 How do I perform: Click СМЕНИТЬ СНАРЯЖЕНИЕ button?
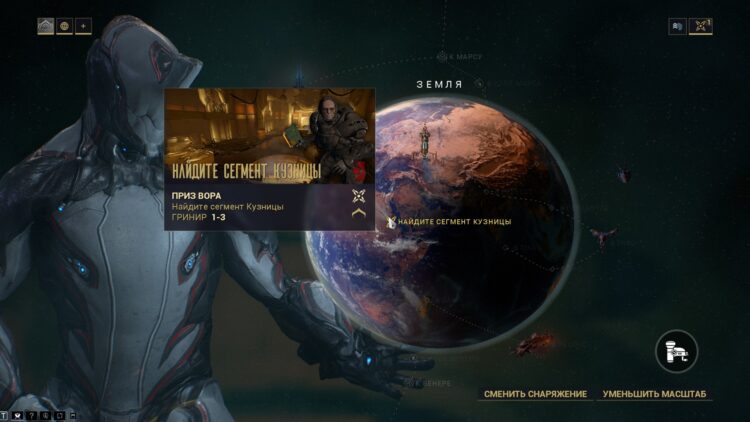535,394
